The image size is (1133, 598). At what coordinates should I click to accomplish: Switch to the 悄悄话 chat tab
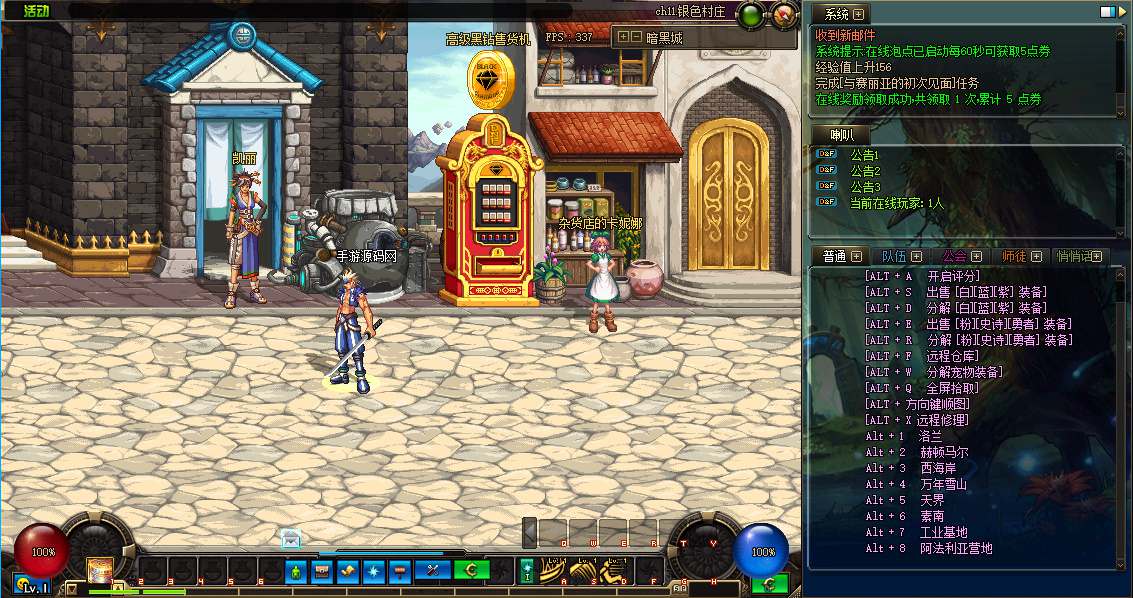pyautogui.click(x=1076, y=257)
